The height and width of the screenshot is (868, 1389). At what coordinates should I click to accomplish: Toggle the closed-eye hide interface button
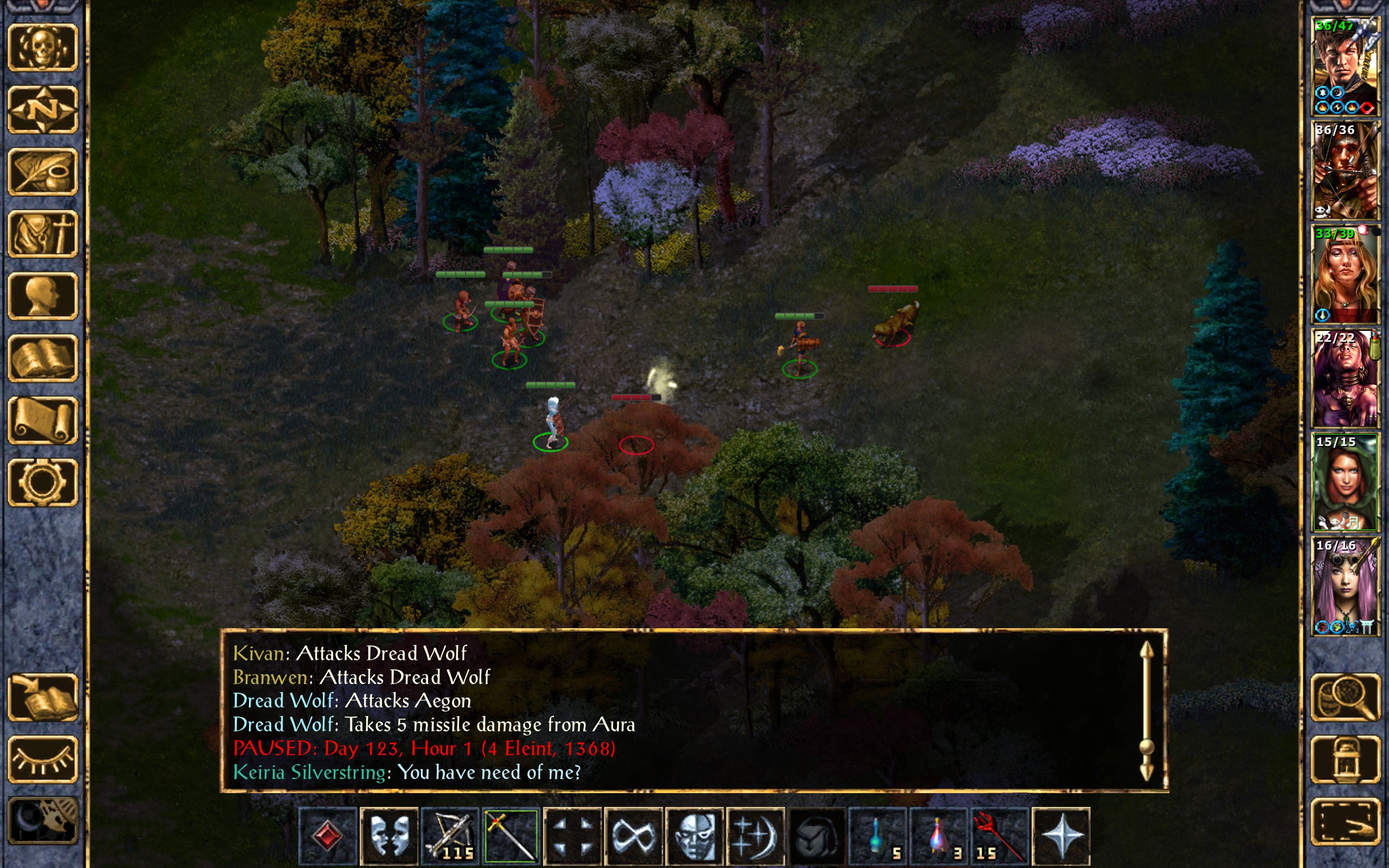[42, 759]
